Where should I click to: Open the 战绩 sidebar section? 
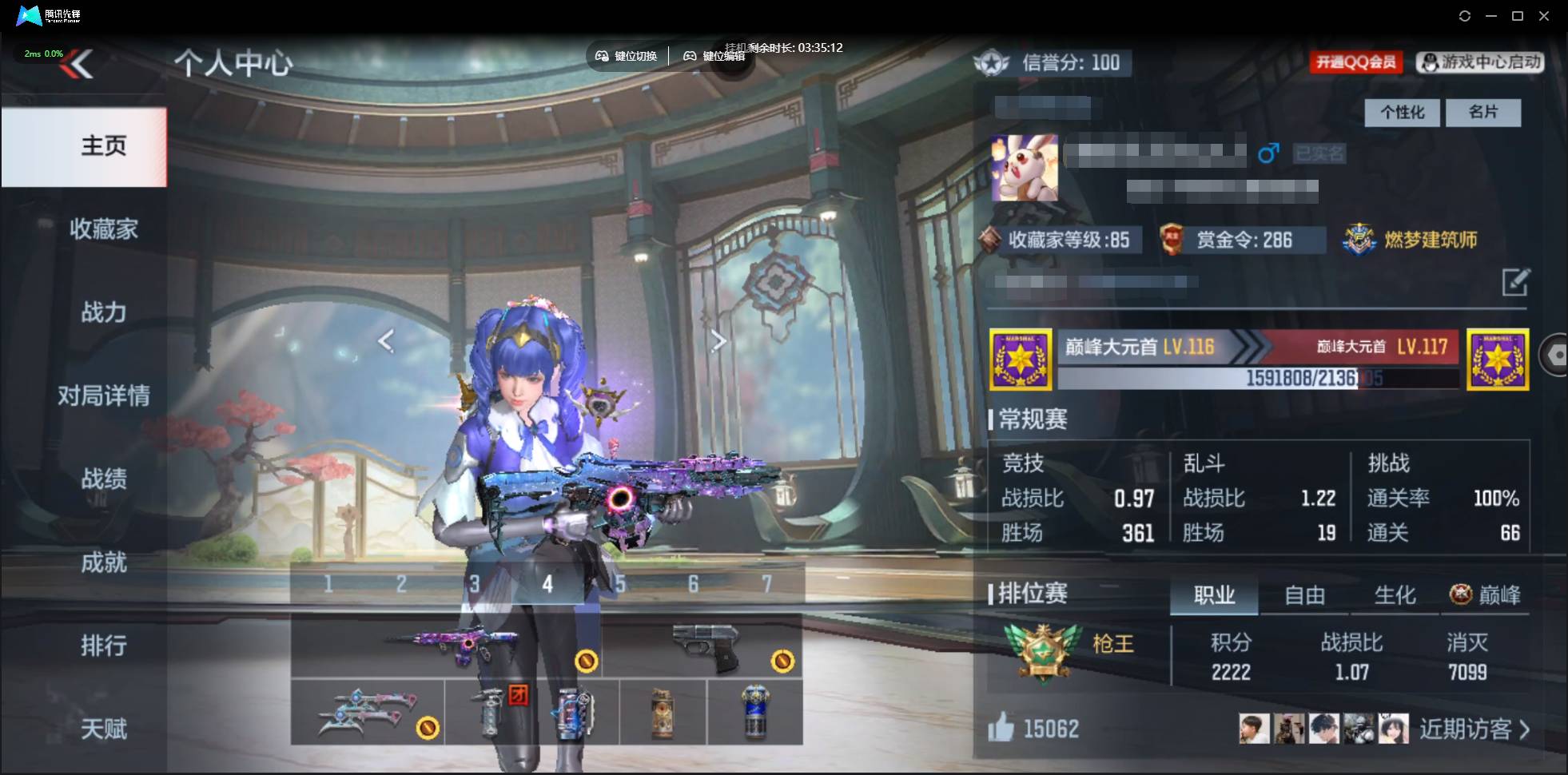[x=104, y=479]
